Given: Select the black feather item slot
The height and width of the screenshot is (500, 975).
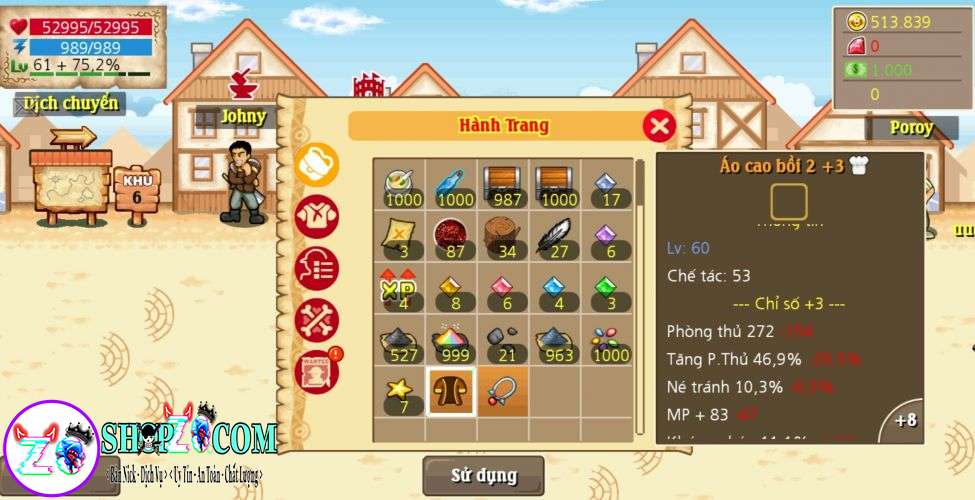Looking at the screenshot, I should 555,236.
